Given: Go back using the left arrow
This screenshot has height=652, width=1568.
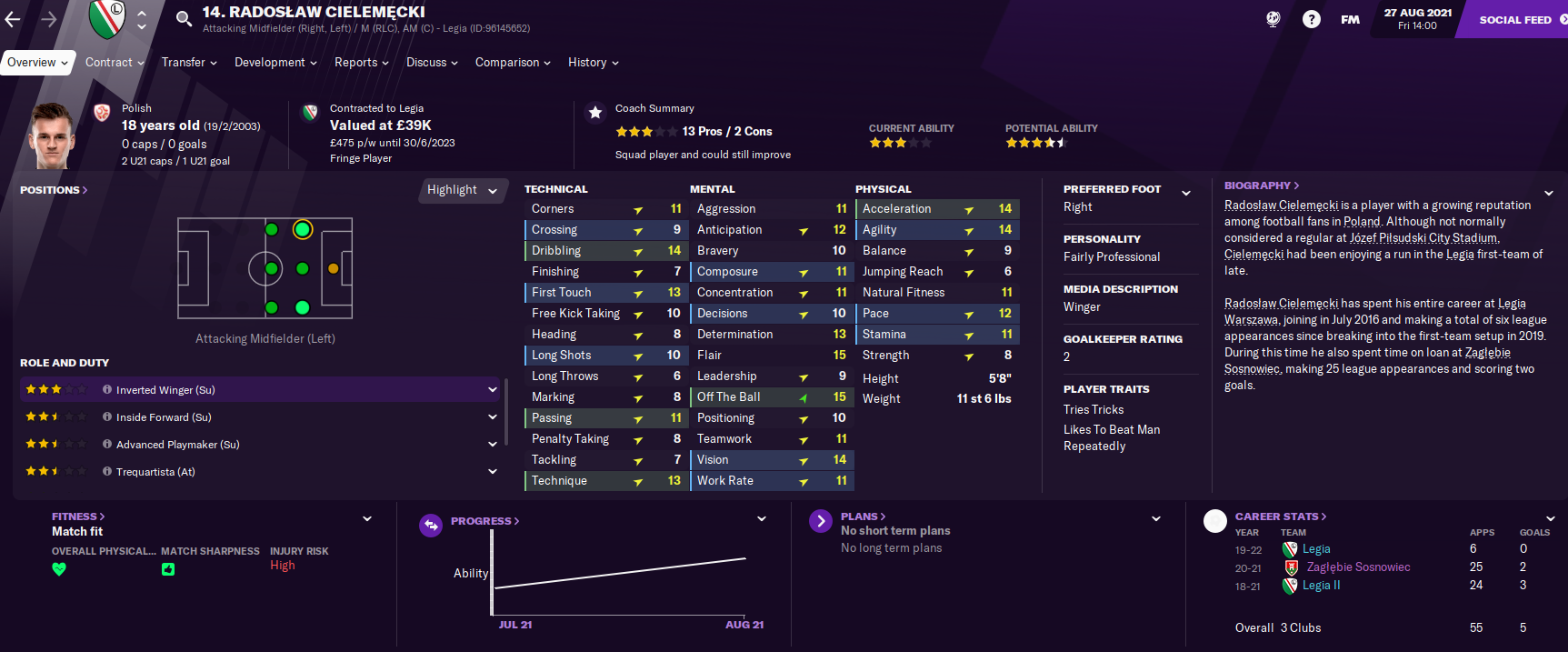Looking at the screenshot, I should coord(13,19).
